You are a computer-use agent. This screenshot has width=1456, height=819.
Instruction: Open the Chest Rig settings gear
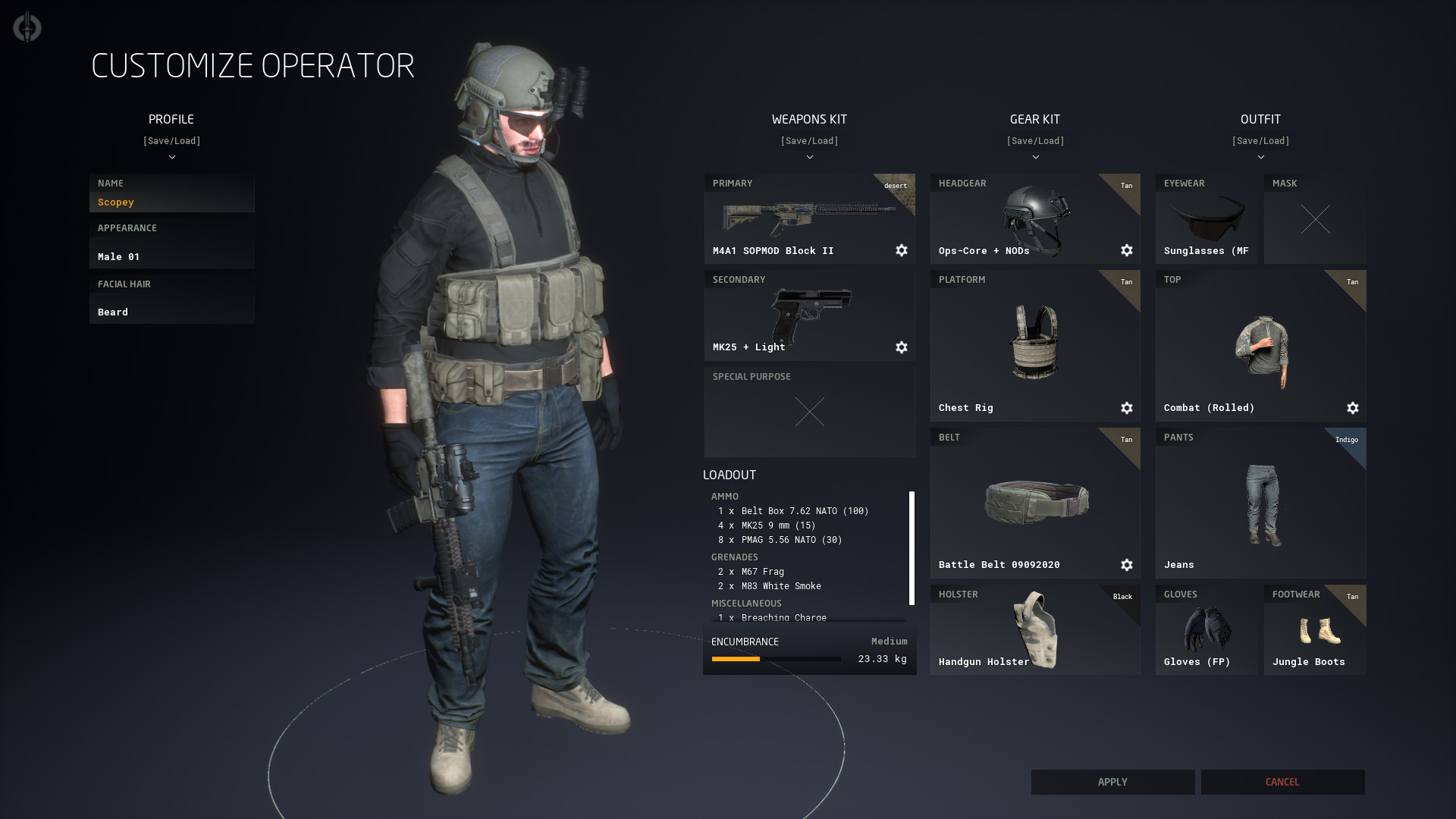[1127, 407]
